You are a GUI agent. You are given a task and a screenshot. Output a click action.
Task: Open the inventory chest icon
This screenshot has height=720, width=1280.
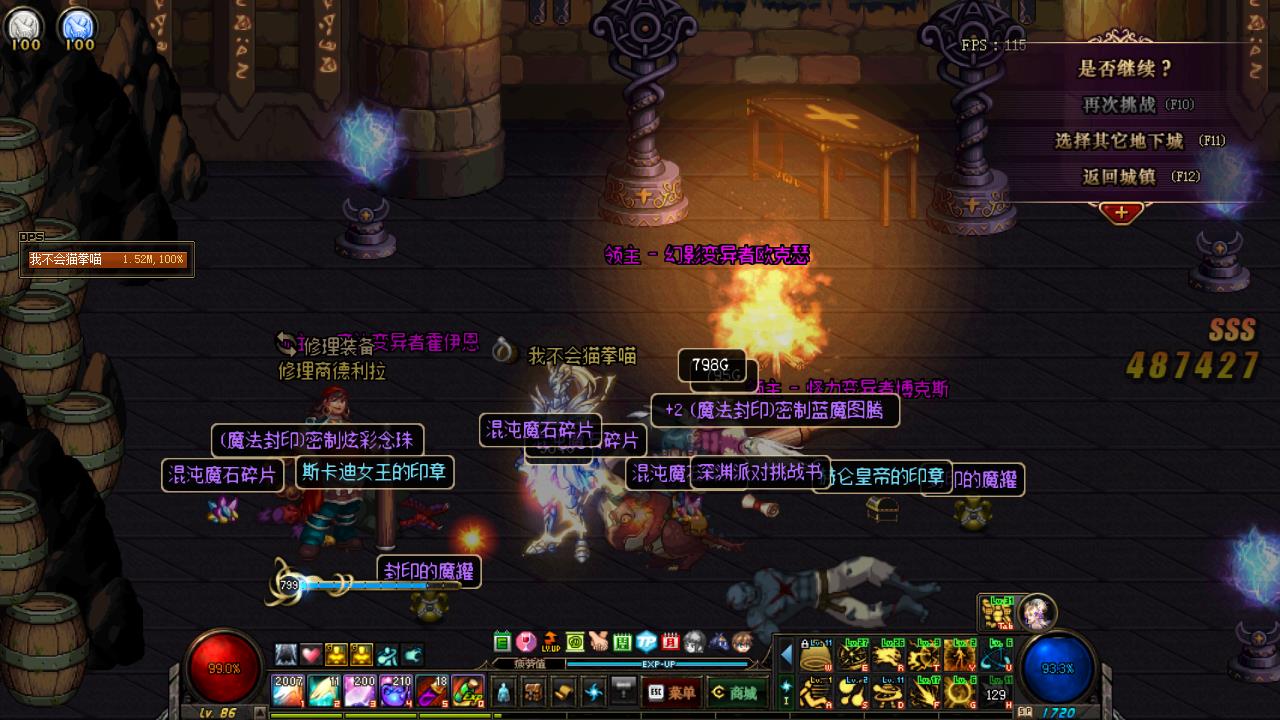coord(534,691)
